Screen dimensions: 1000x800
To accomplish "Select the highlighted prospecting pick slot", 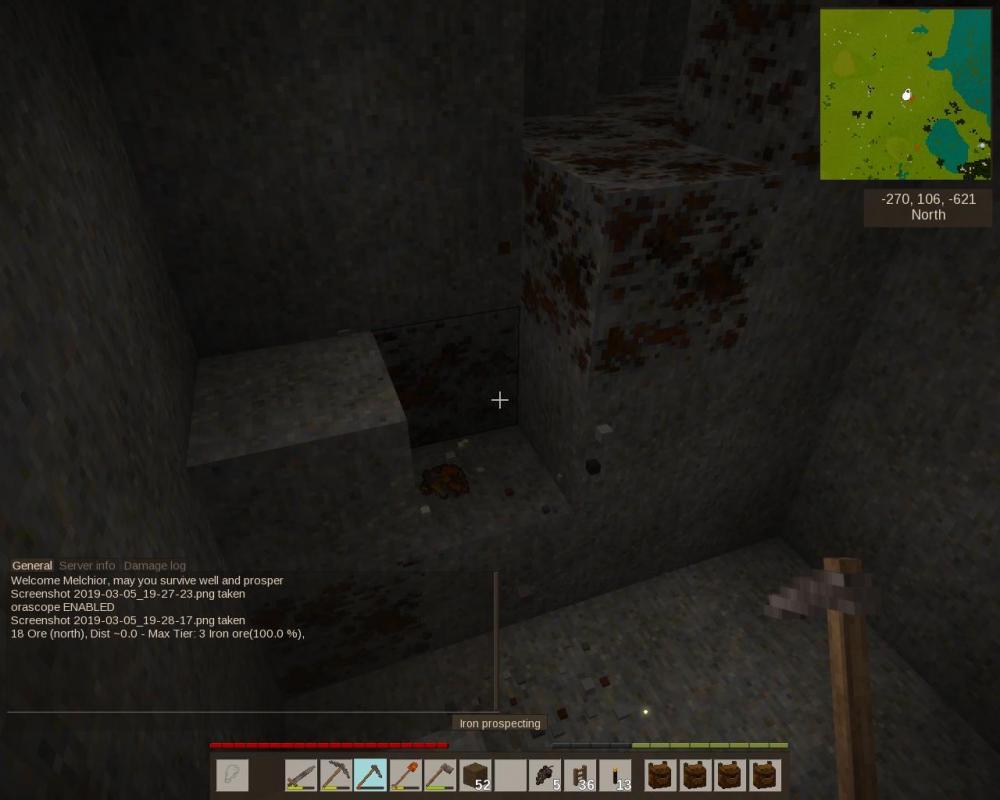I will (370, 776).
